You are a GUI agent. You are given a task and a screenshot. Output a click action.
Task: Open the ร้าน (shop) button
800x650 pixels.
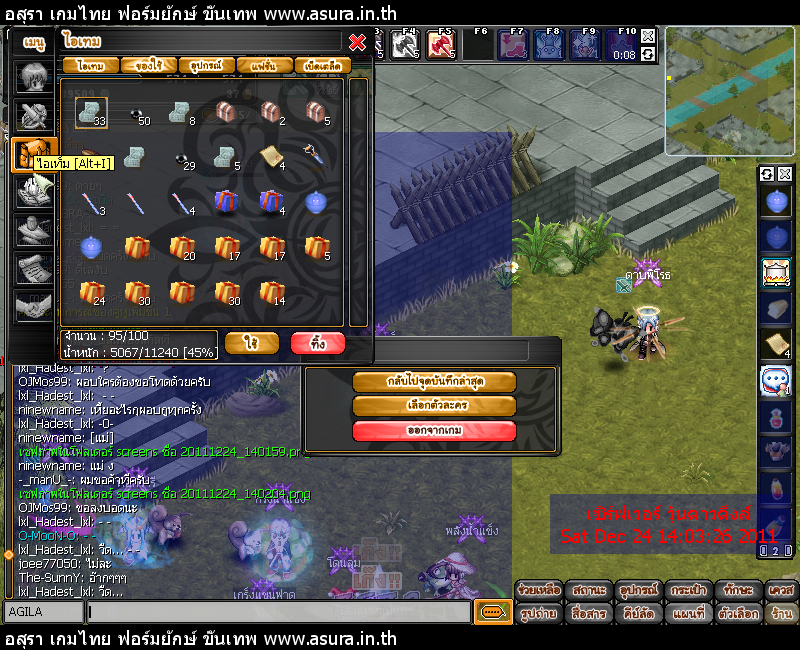(x=782, y=611)
